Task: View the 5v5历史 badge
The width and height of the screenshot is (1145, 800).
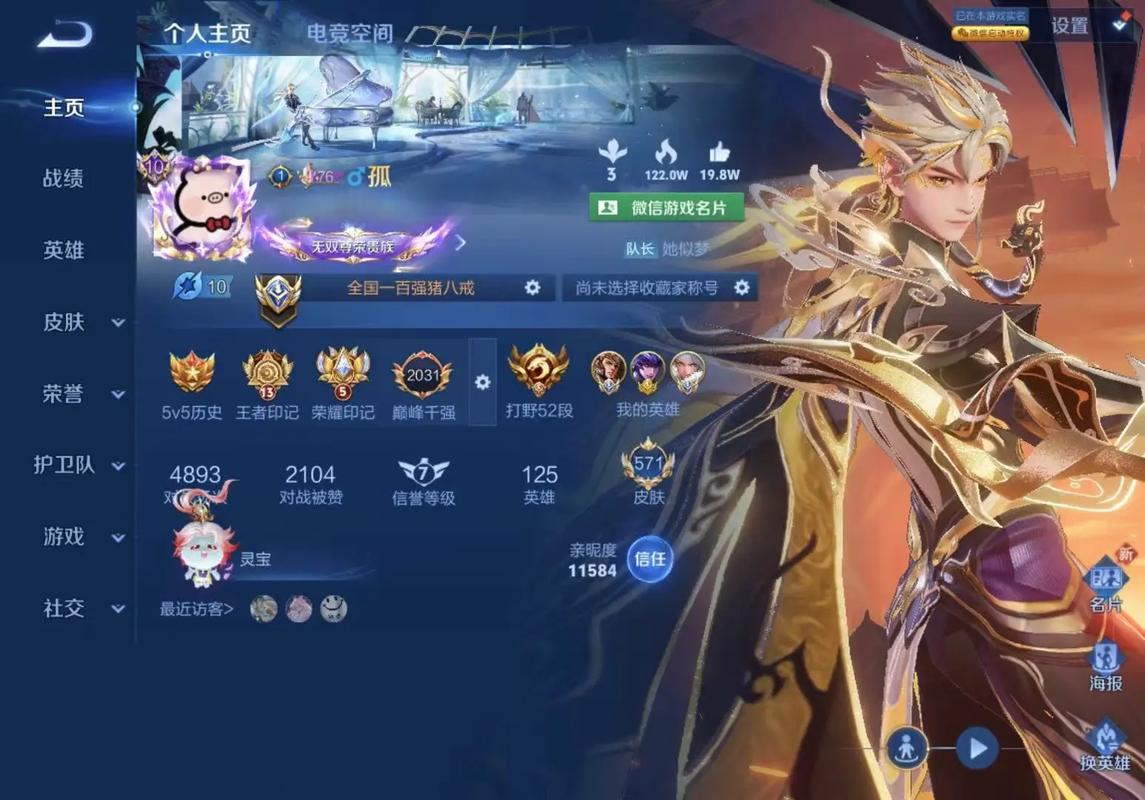Action: pos(192,385)
